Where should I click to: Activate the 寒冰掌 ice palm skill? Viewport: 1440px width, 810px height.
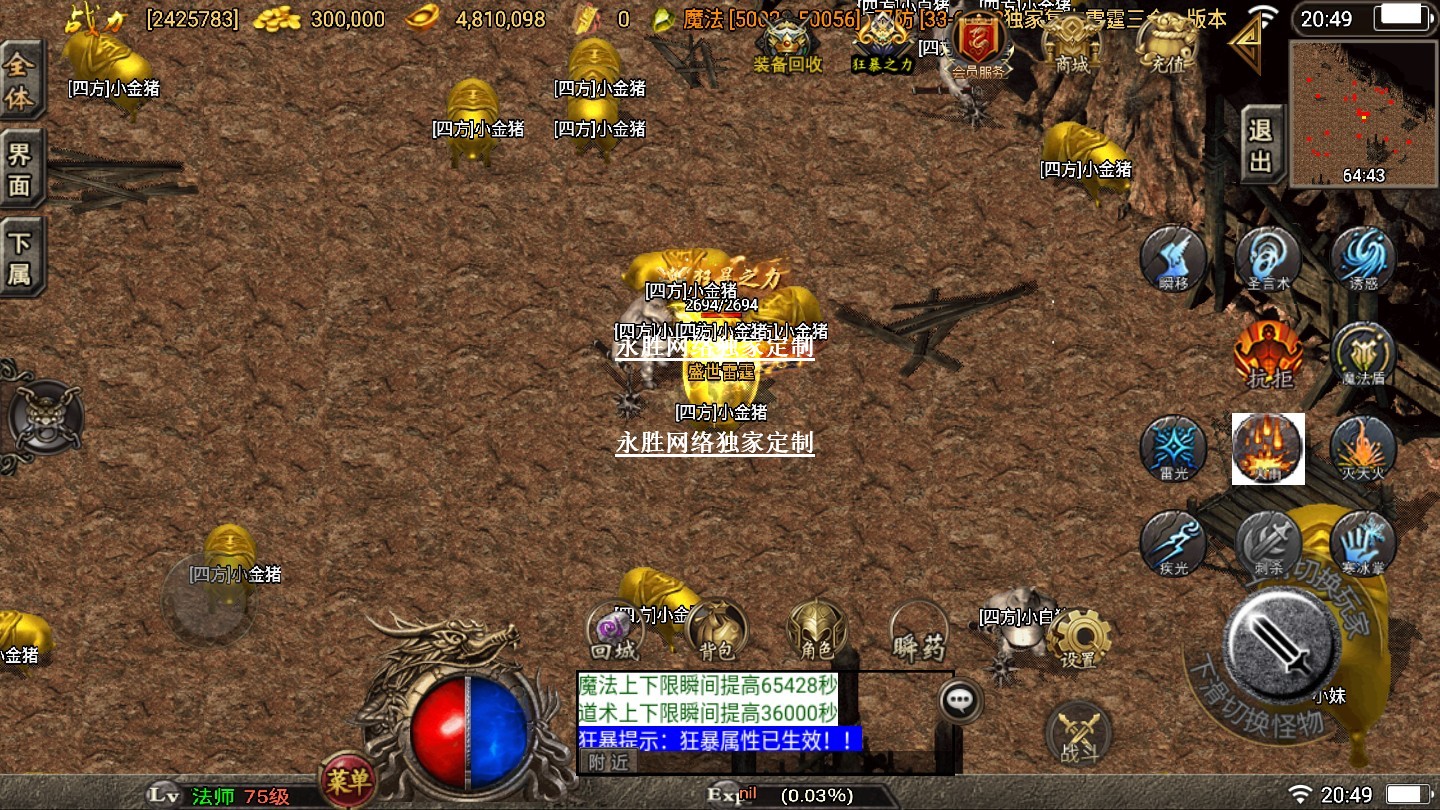pos(1363,542)
